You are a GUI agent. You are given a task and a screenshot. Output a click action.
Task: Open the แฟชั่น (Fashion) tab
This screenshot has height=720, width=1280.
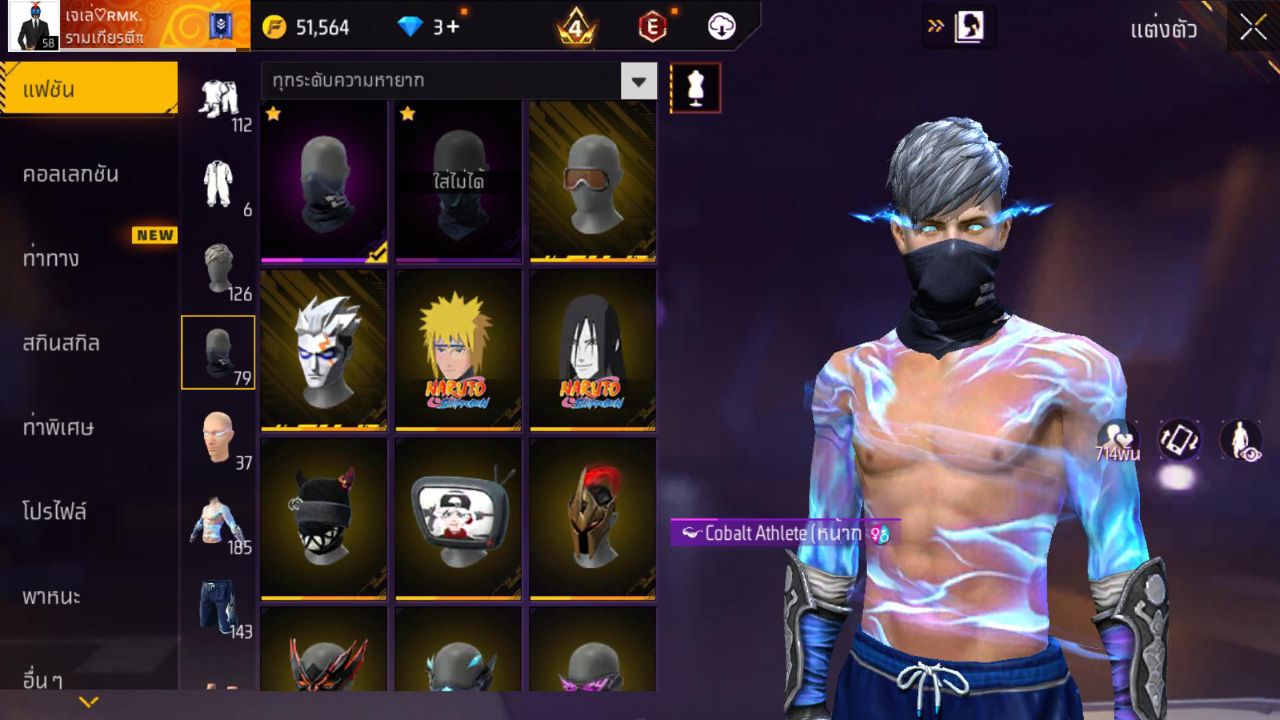(x=89, y=90)
